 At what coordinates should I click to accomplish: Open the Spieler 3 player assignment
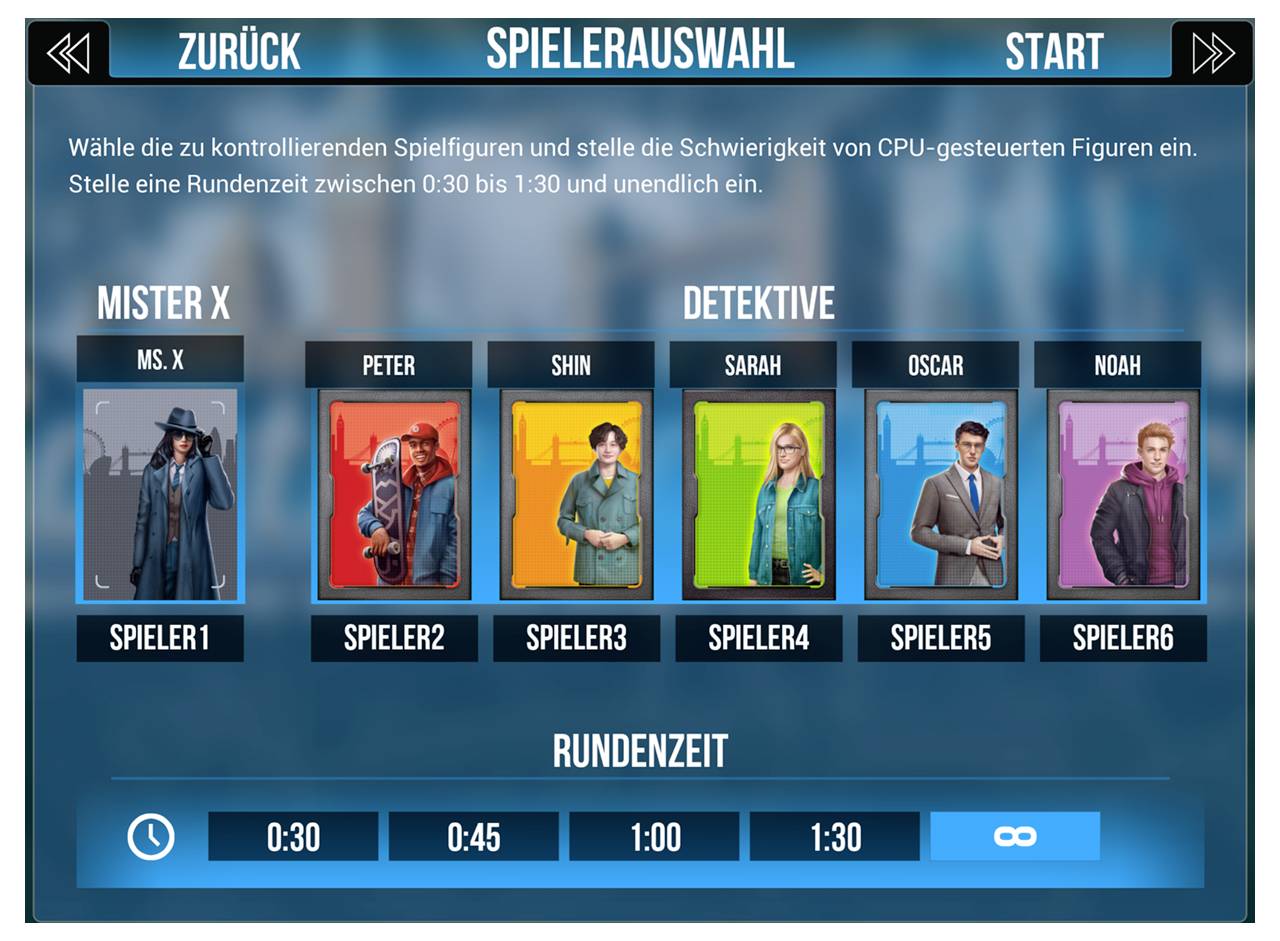coord(574,638)
